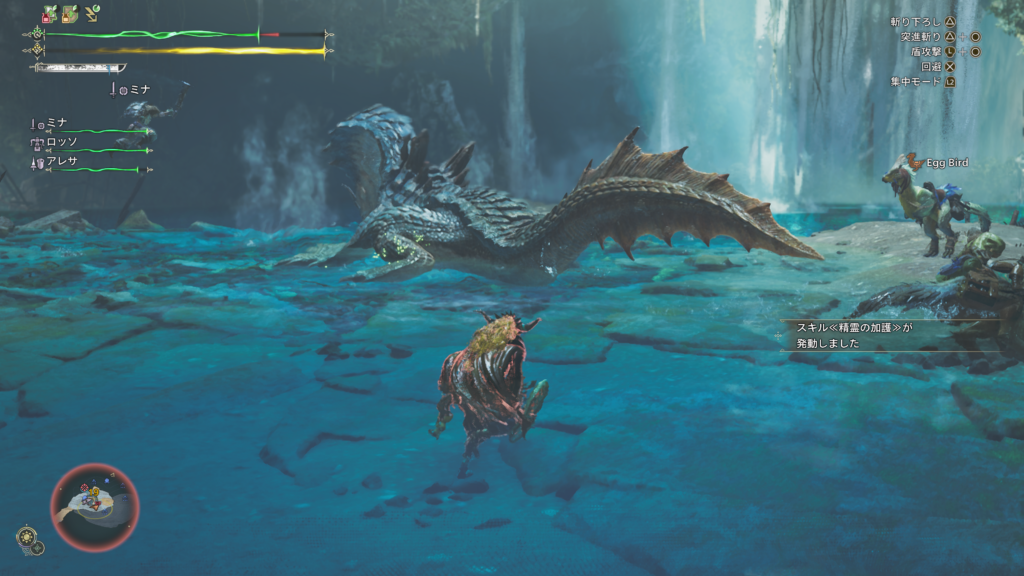This screenshot has width=1024, height=576.
Task: Select party member ロッソ in the party list
Action: pyautogui.click(x=61, y=142)
